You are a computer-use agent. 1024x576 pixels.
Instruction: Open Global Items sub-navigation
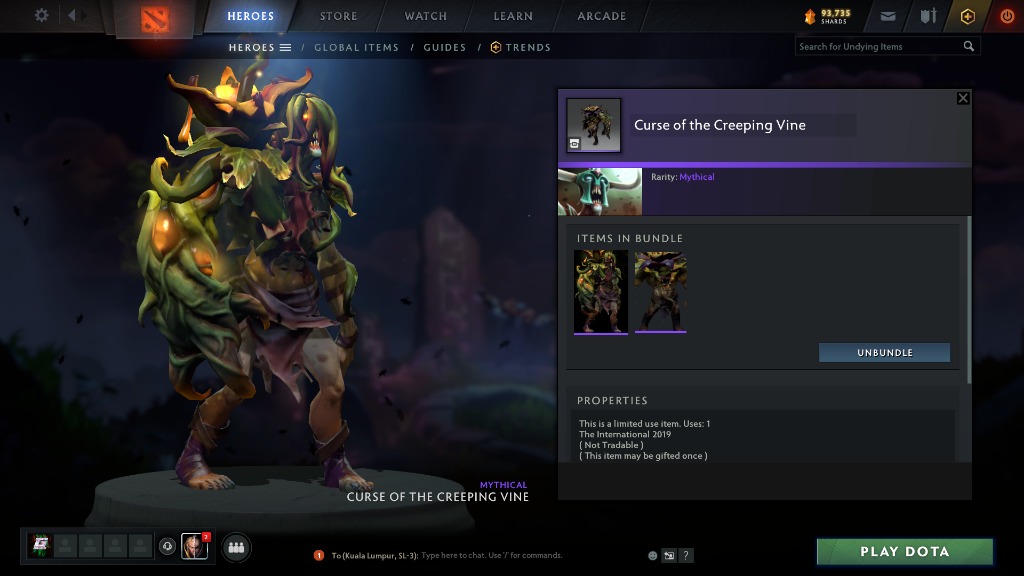tap(356, 47)
